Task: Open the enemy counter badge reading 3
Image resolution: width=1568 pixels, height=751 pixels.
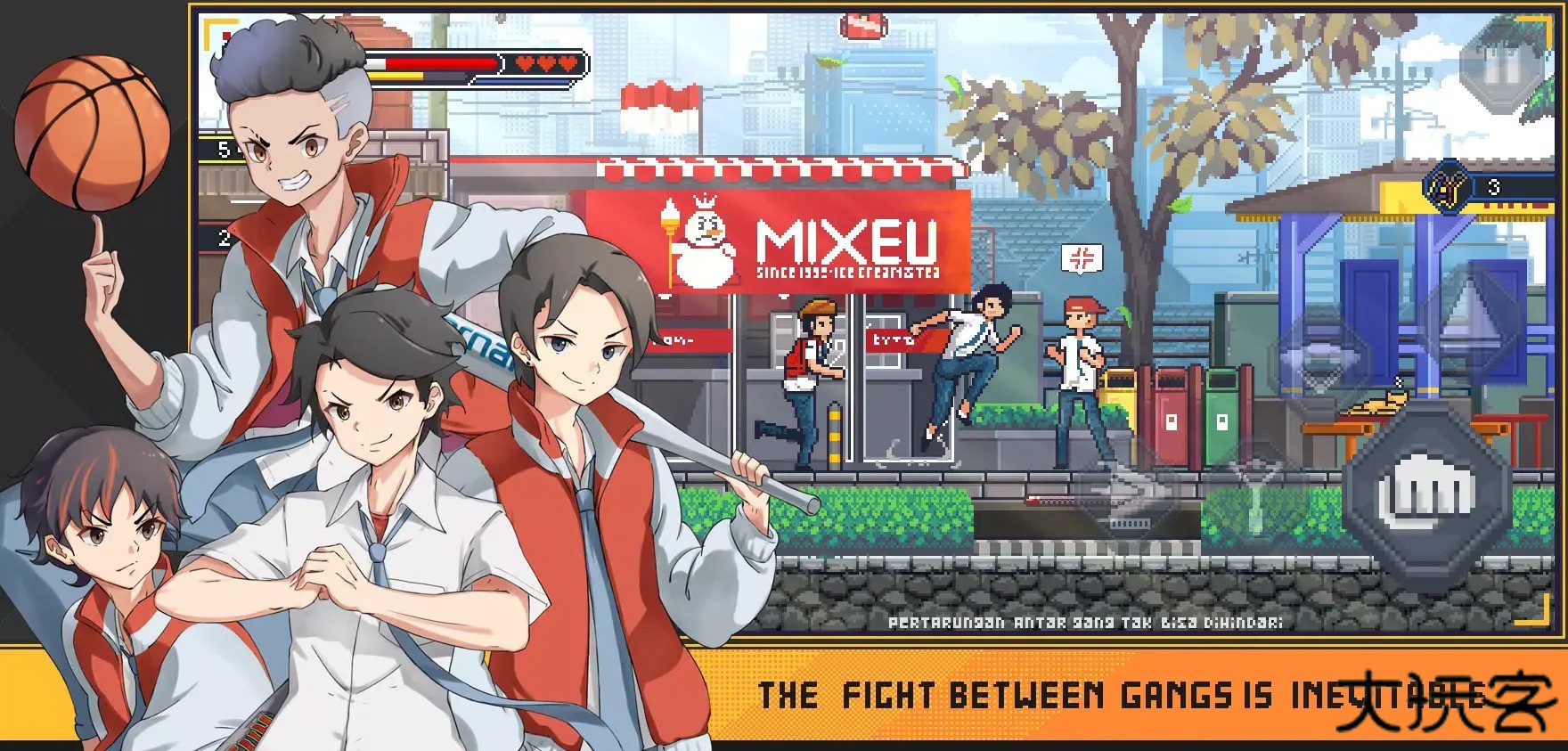Action: pos(1495,187)
